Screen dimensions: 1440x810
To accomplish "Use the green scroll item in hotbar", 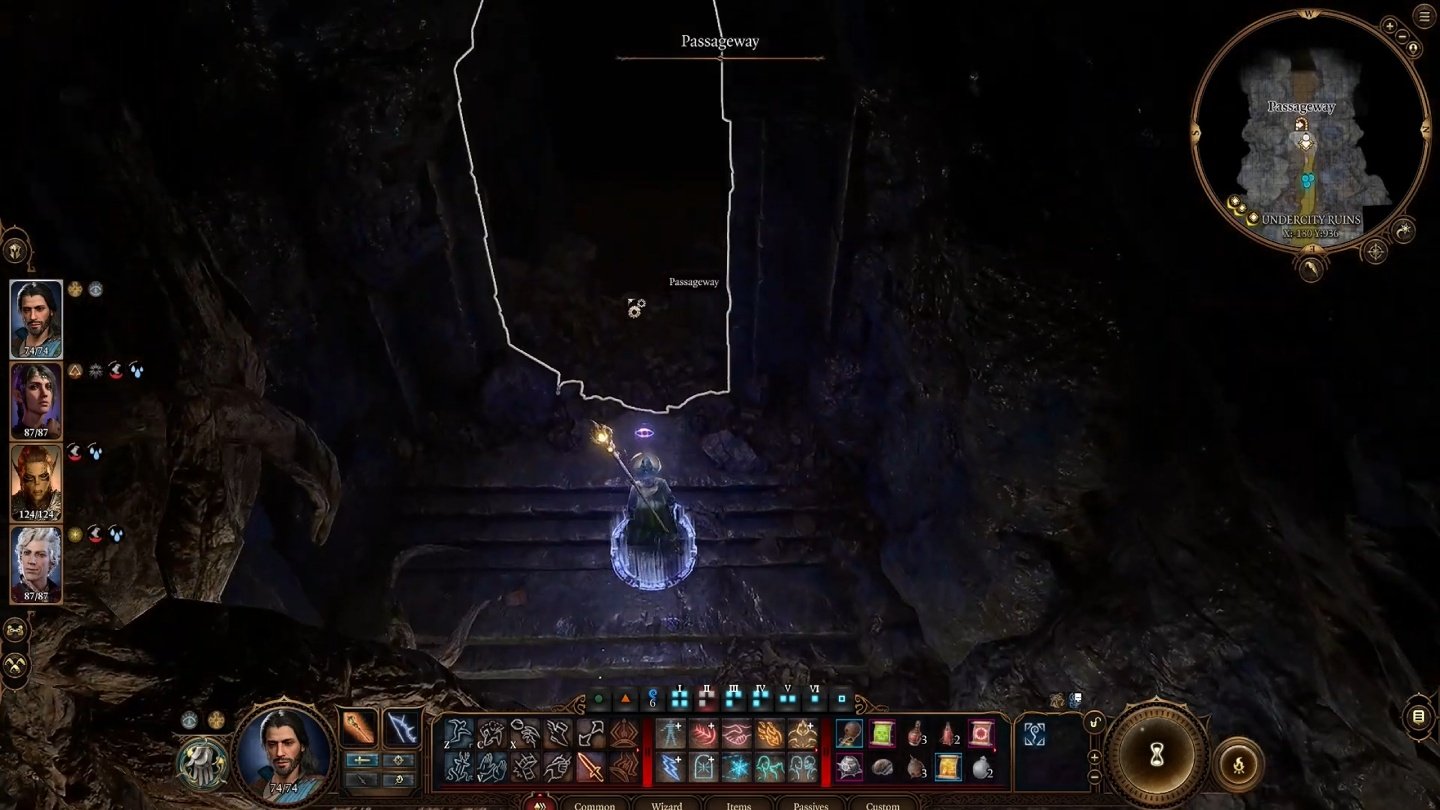I will pos(882,734).
